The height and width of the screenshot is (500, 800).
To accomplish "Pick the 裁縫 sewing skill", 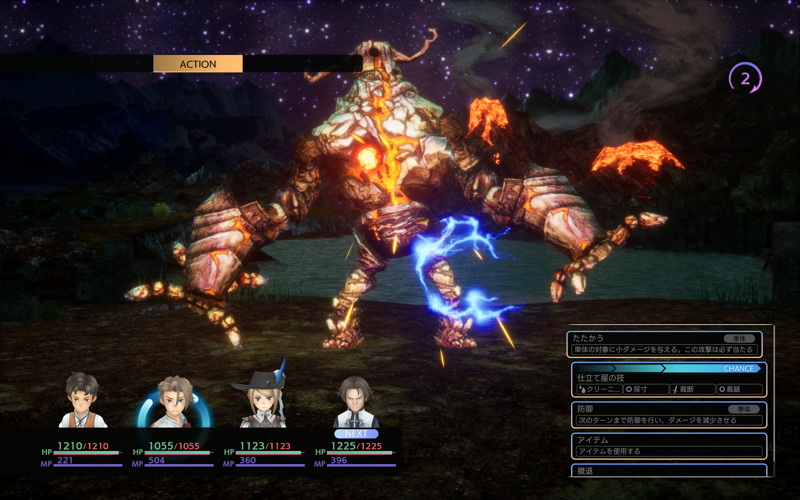I will click(739, 389).
